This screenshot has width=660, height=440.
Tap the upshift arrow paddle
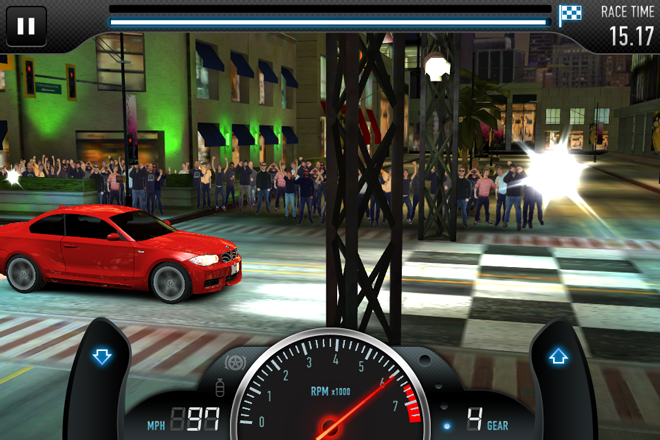tap(558, 356)
